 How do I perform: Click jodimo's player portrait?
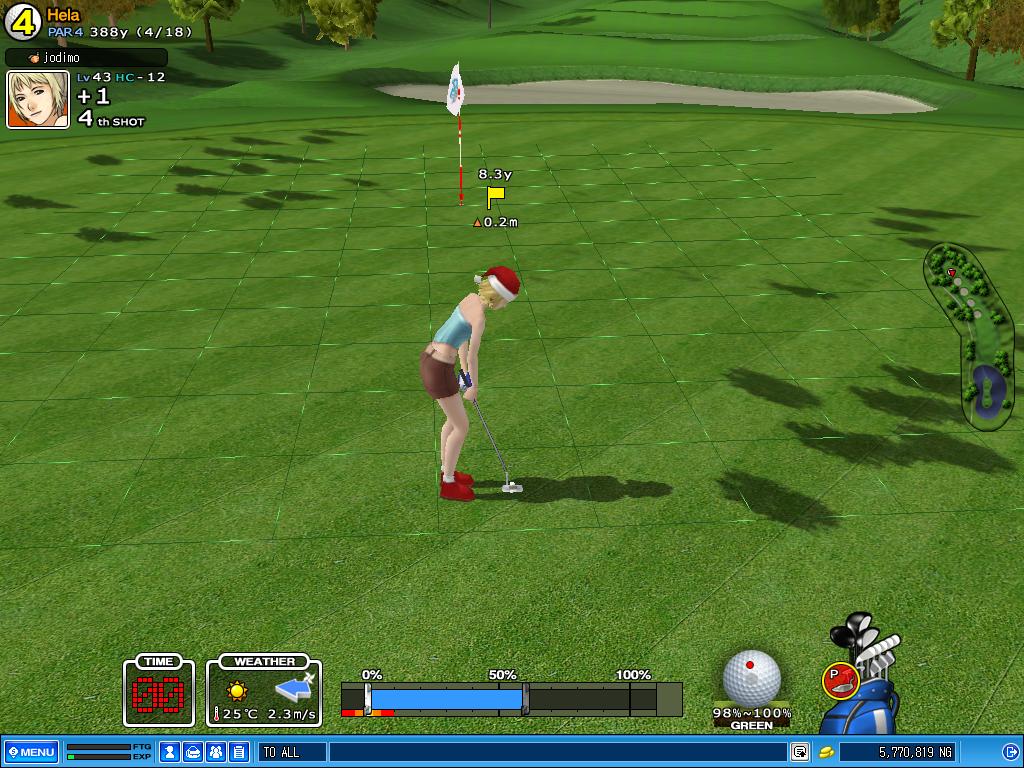38,100
